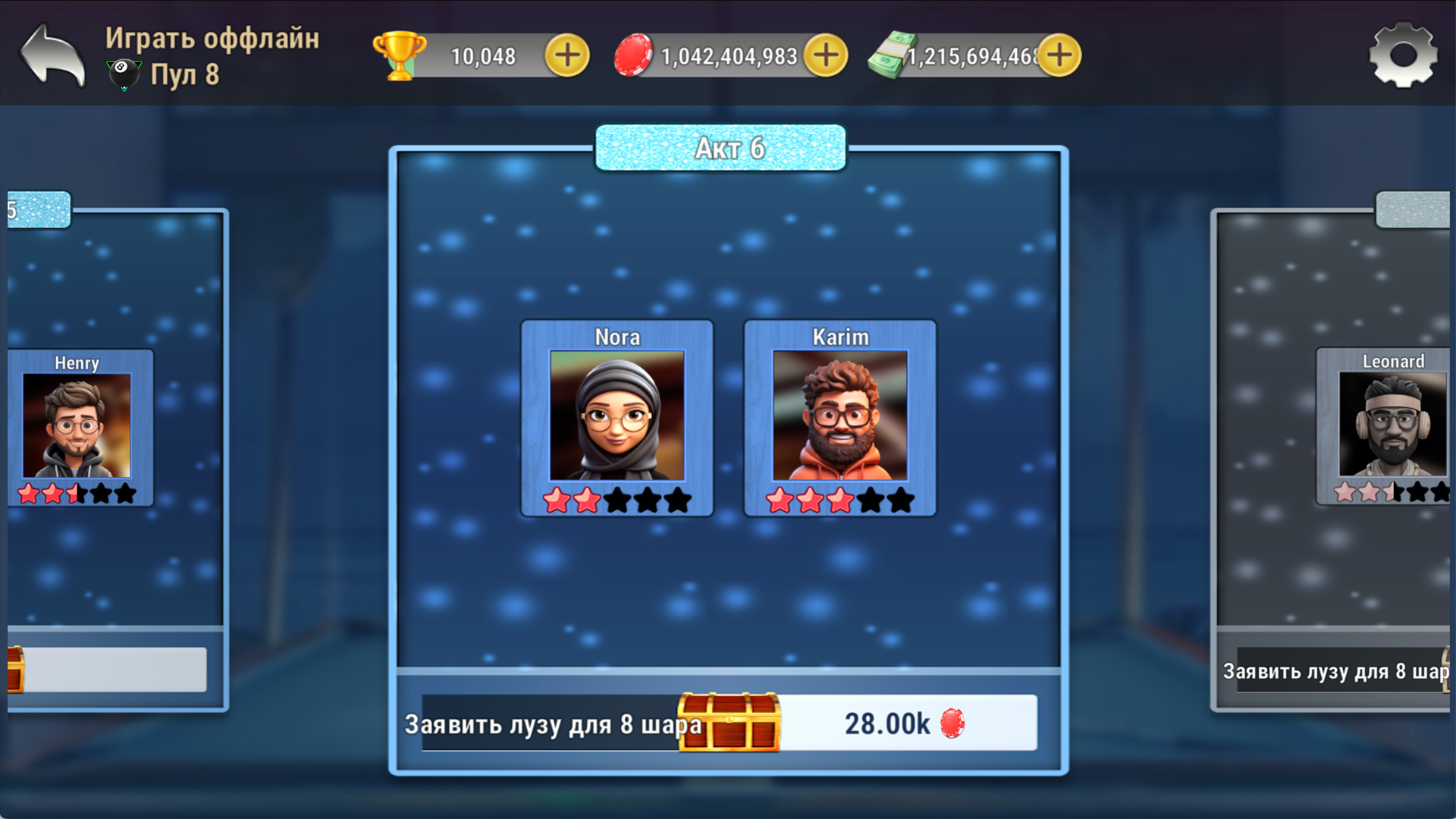
Task: Open the settings via the gear icon
Action: point(1404,54)
